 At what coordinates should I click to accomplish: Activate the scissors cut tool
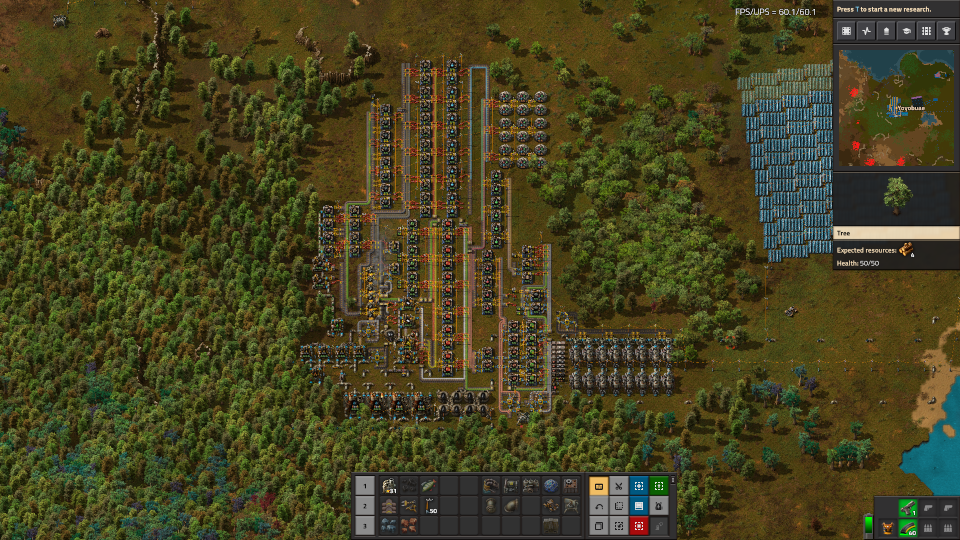619,486
